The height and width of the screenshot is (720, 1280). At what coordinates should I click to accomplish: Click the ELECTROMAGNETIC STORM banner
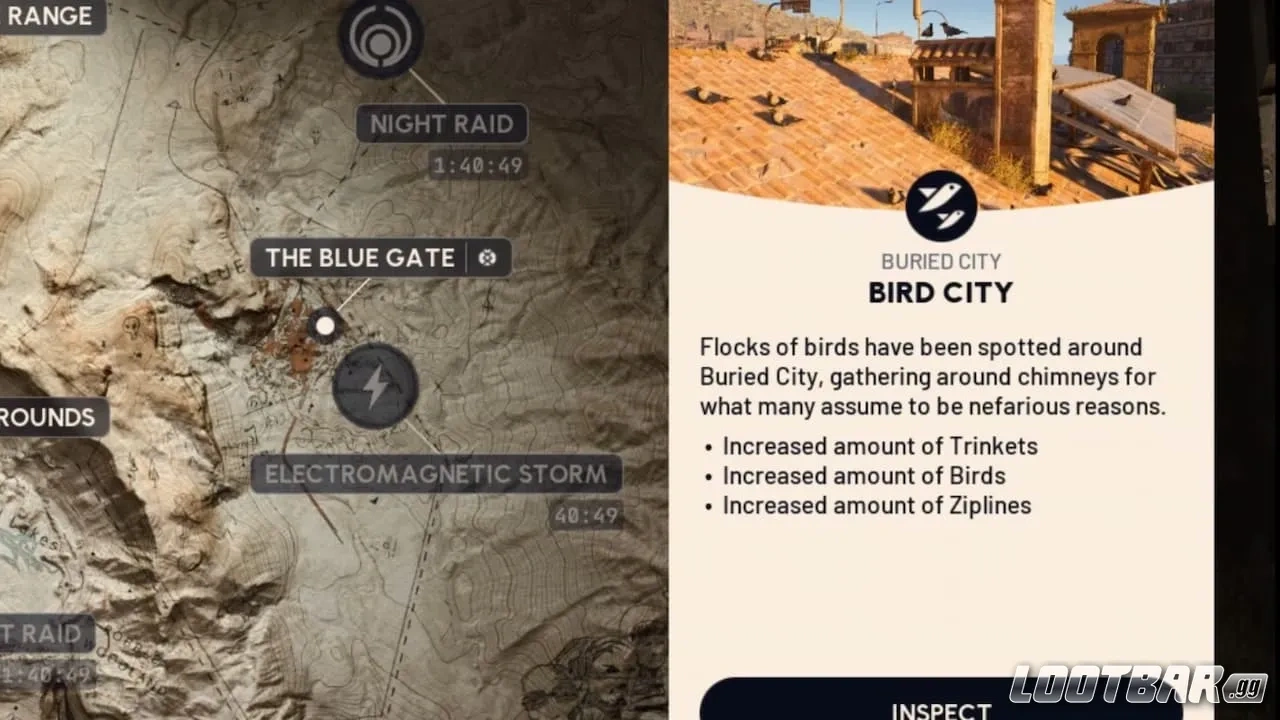pyautogui.click(x=438, y=474)
